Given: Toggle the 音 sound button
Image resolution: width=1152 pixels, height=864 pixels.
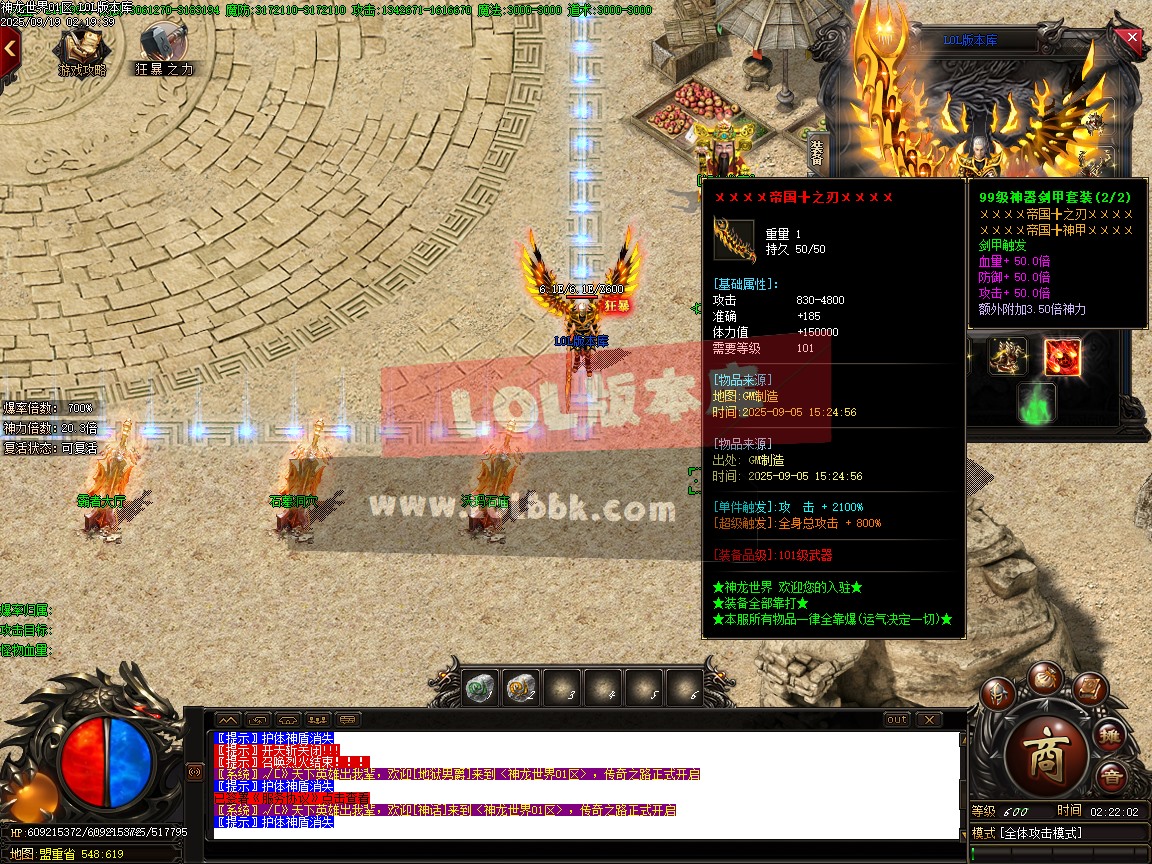Looking at the screenshot, I should [x=1111, y=777].
